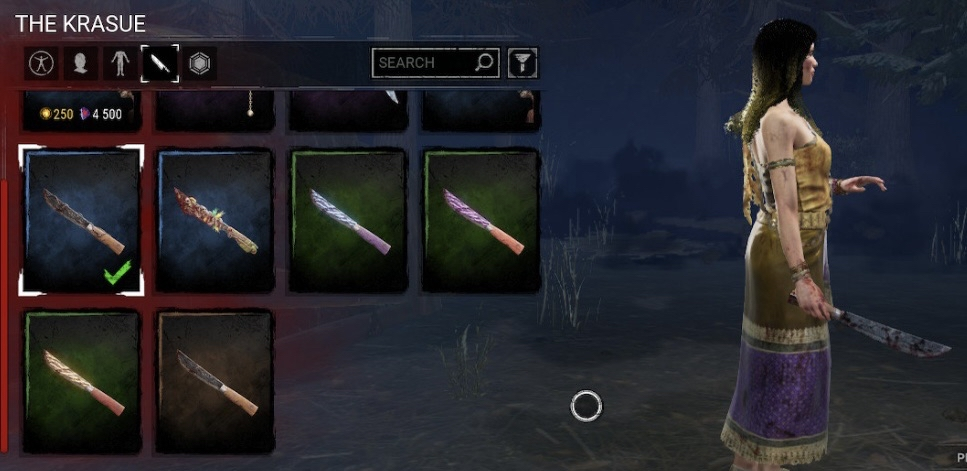
Task: Open the head cosmetics tab
Action: click(x=80, y=64)
